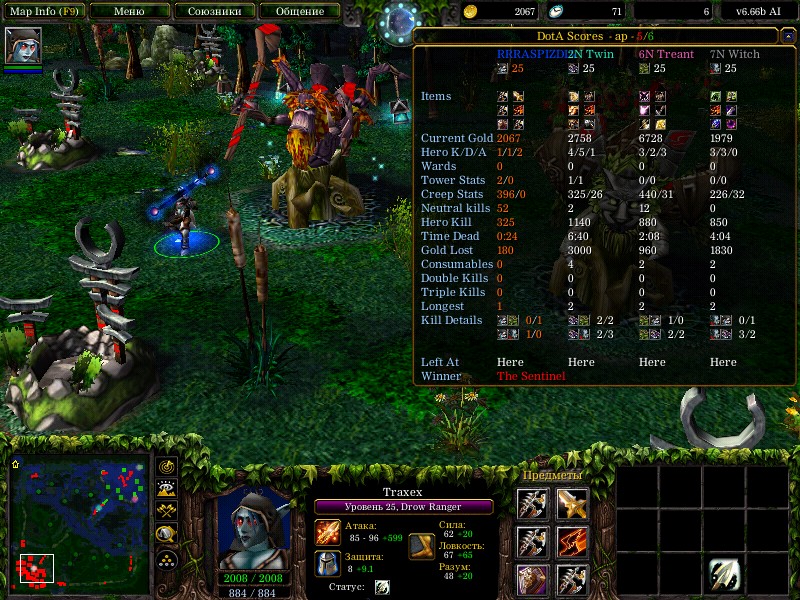
Task: Select the golden sword item in inventory
Action: tap(572, 505)
